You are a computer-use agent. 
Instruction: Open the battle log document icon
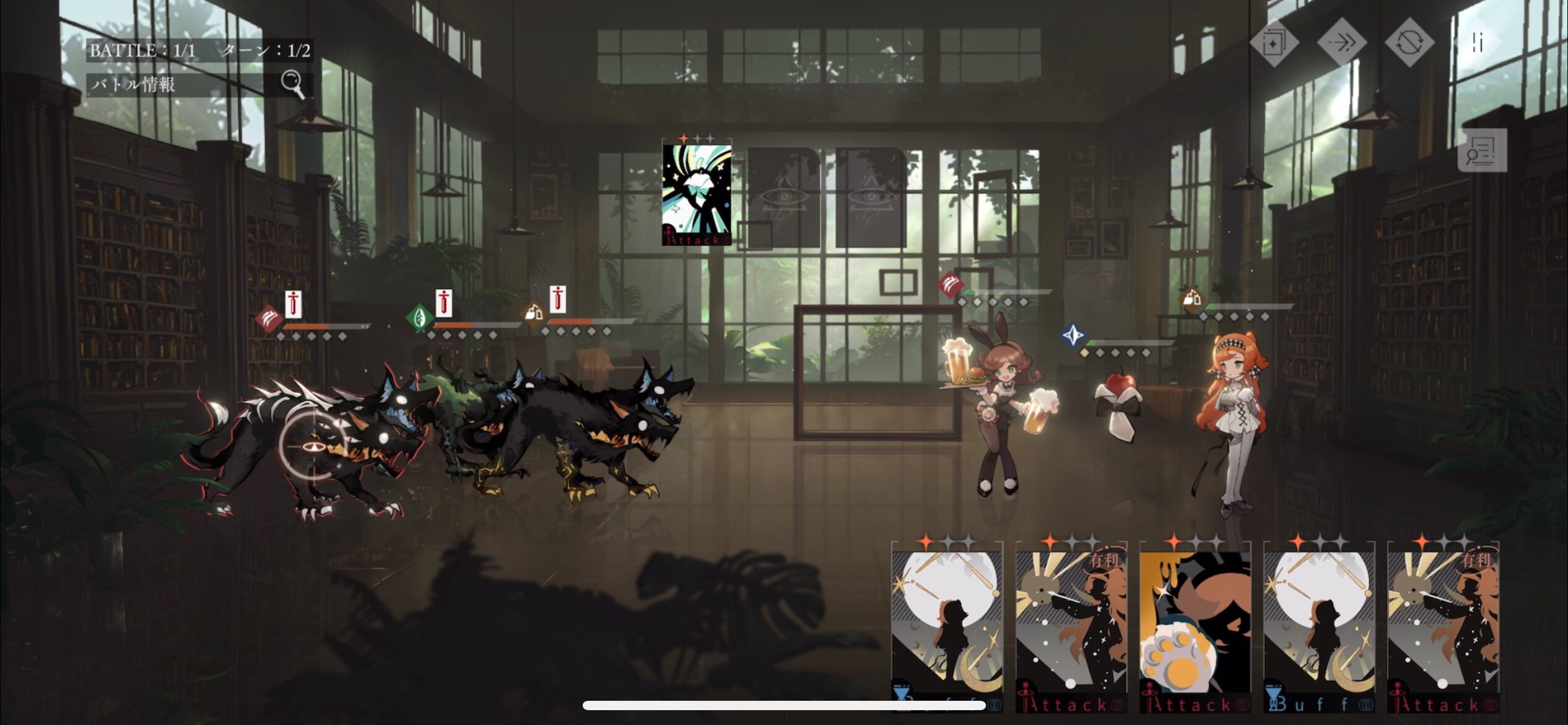[x=1482, y=151]
